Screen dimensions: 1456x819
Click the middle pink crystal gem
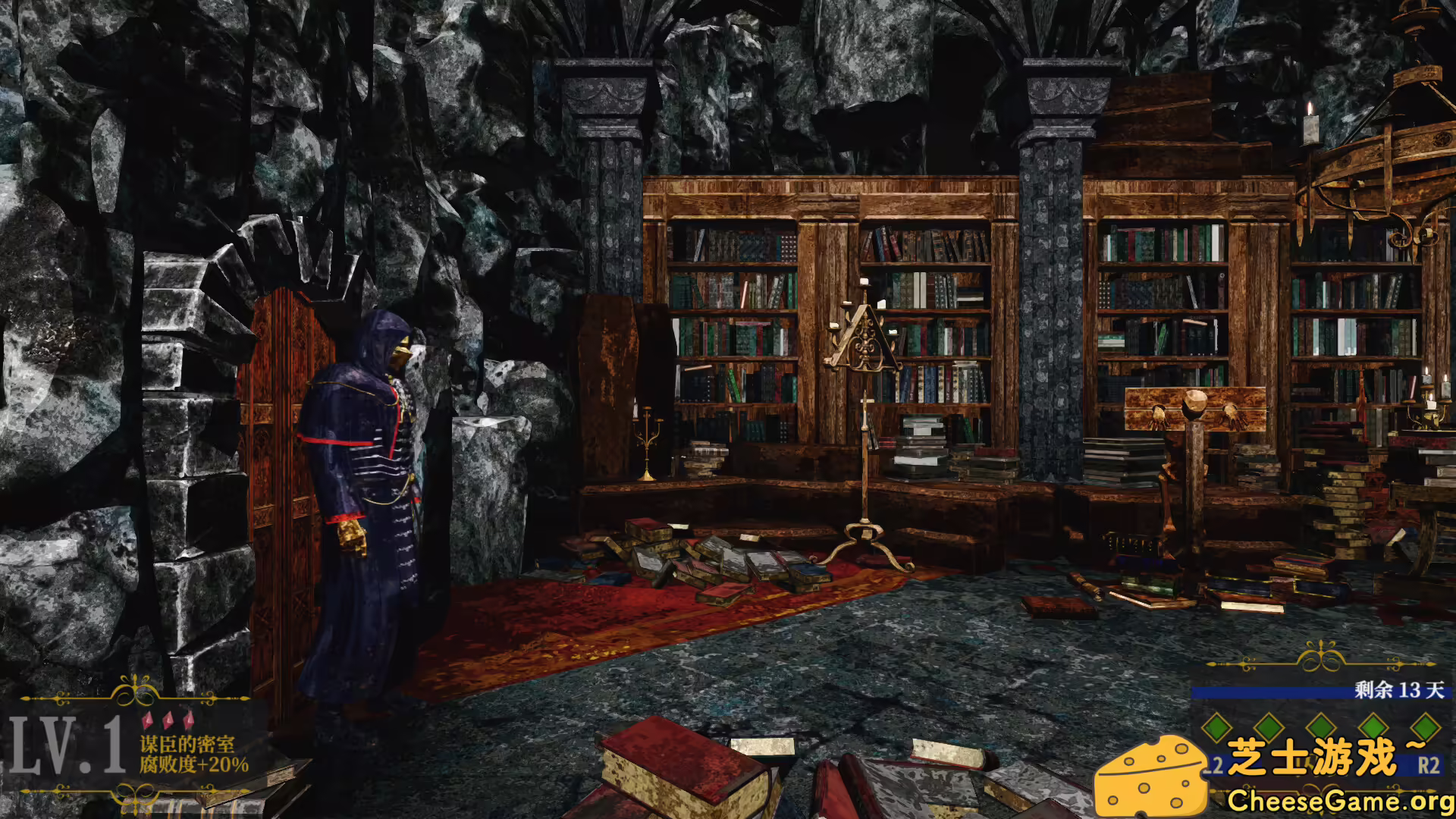coord(168,720)
